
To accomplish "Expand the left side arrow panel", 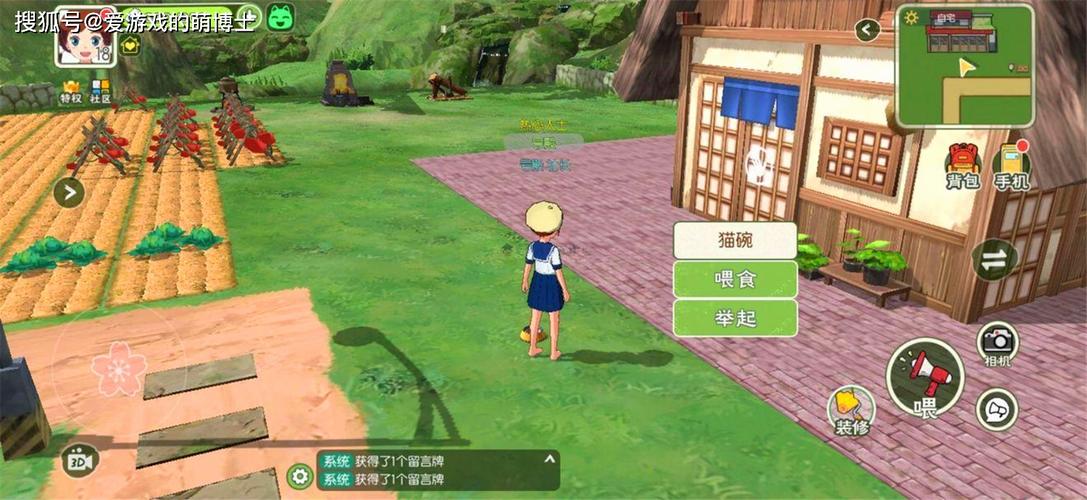I will click(x=69, y=192).
